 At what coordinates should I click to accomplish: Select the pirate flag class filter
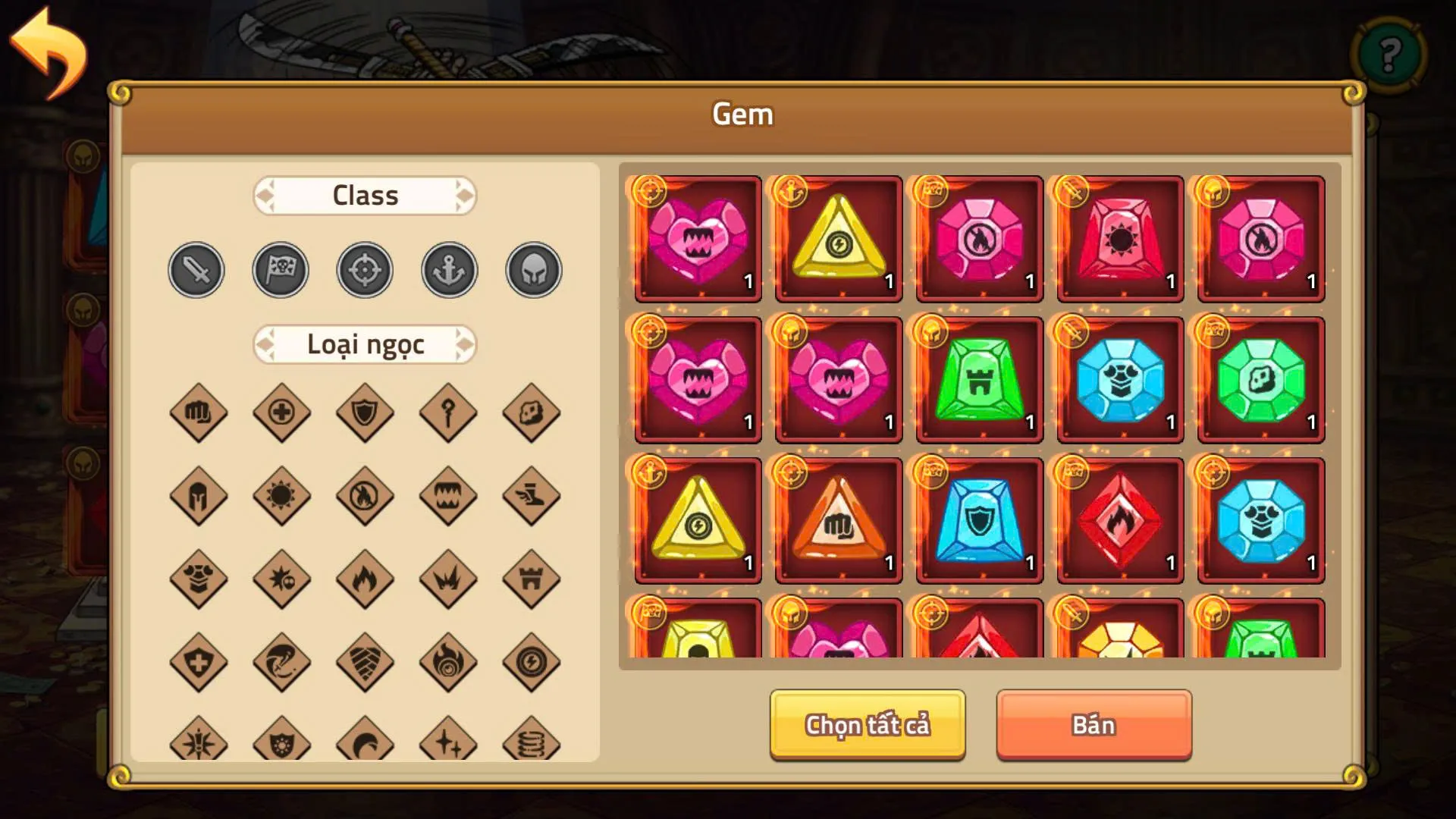click(x=280, y=269)
